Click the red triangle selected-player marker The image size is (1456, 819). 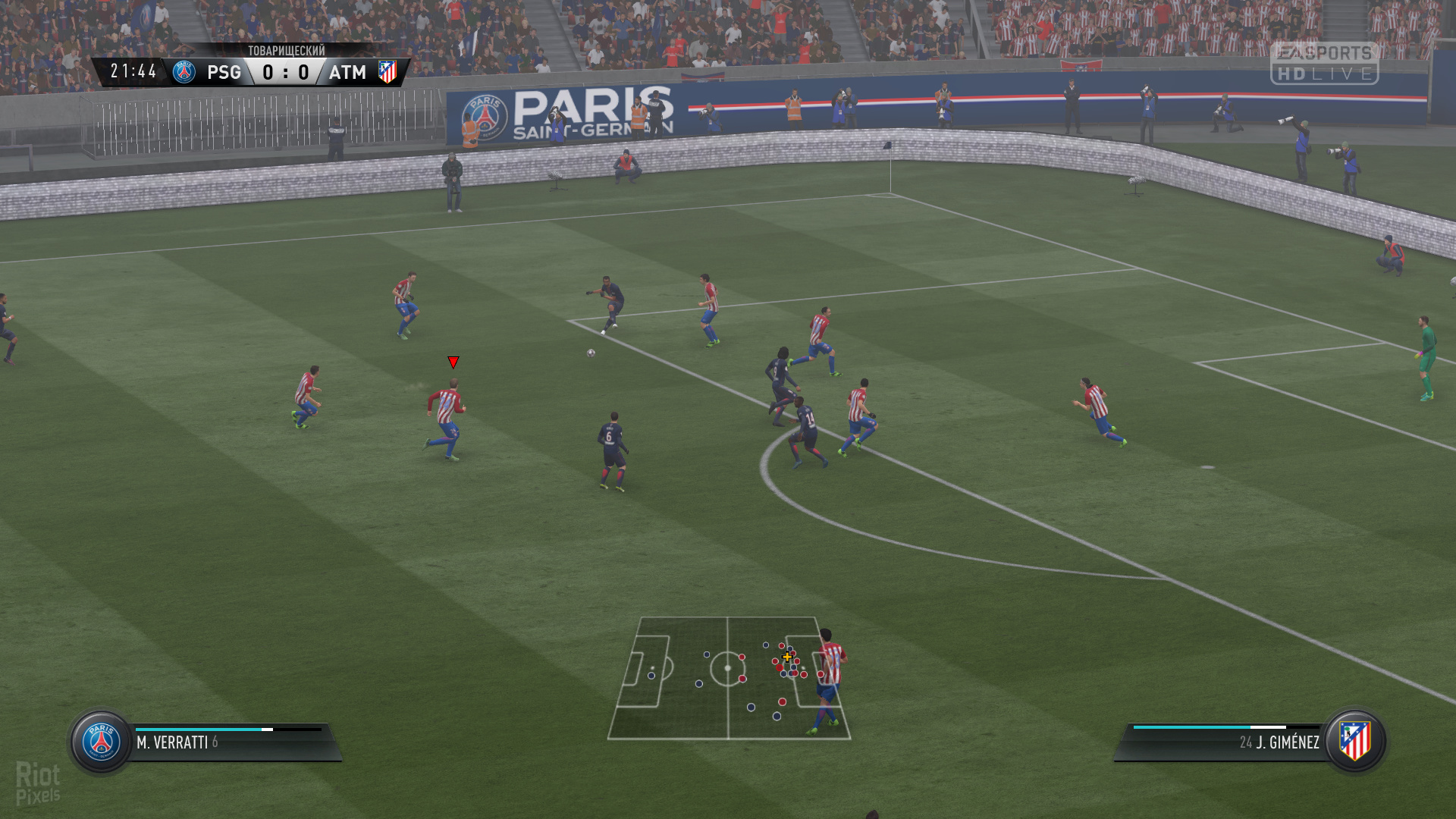[x=453, y=362]
